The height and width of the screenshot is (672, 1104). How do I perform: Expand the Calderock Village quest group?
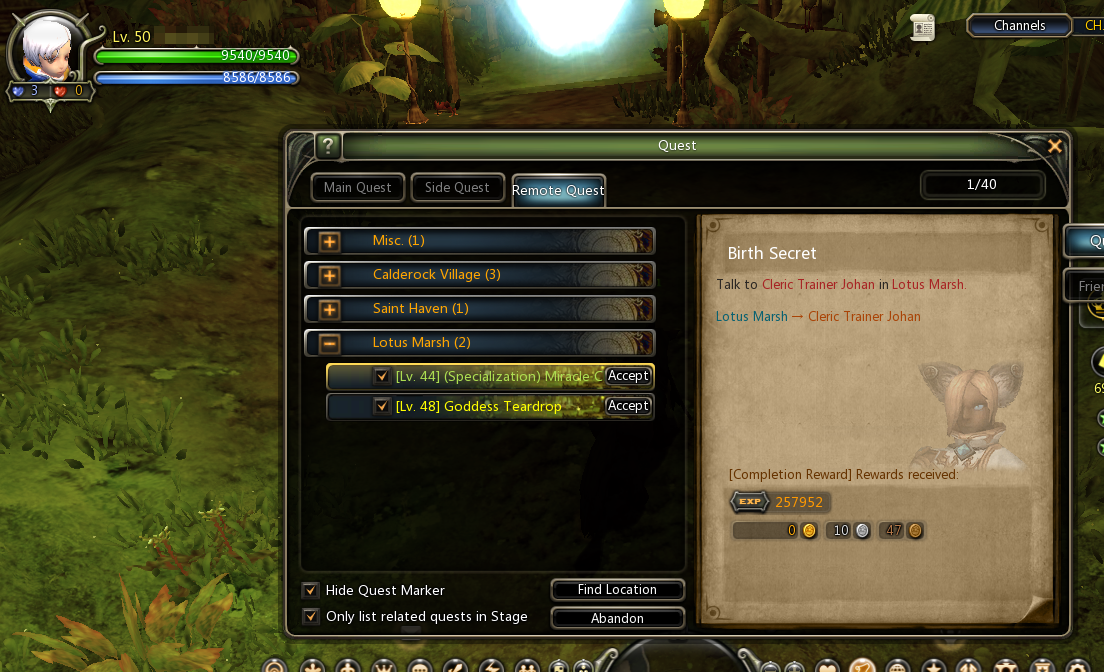tap(329, 276)
